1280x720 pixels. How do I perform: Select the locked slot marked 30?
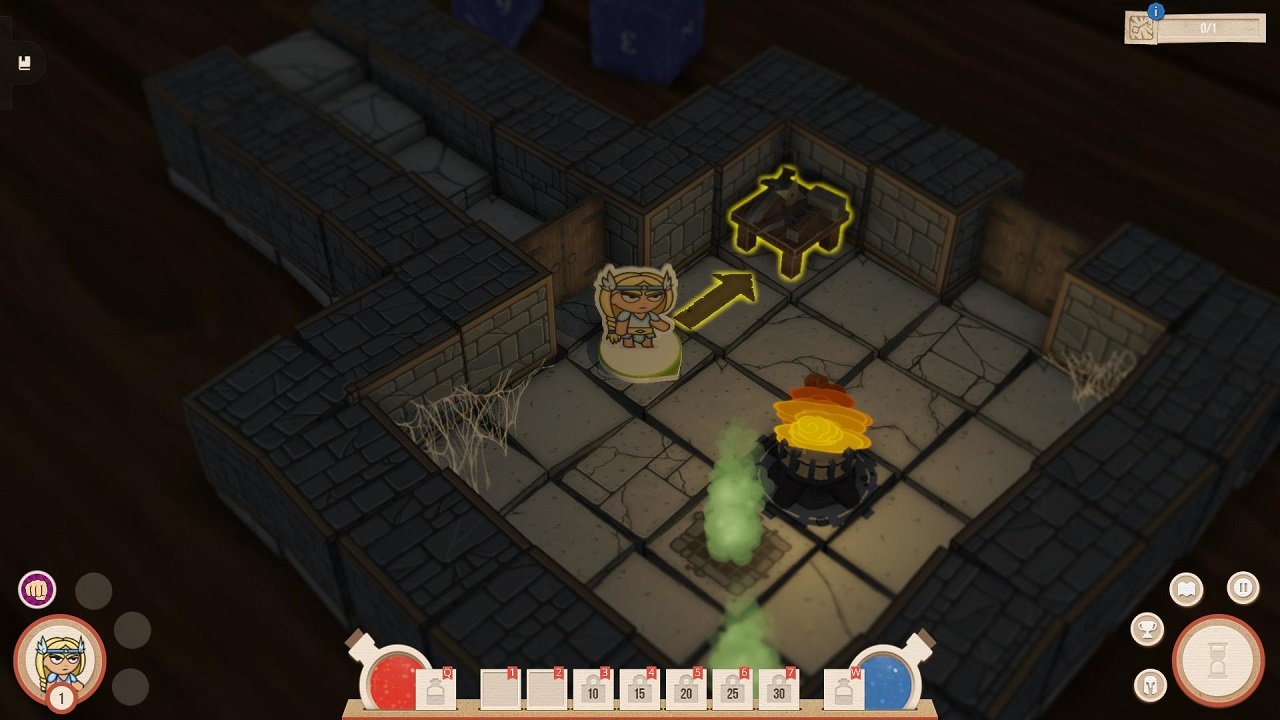coord(778,689)
